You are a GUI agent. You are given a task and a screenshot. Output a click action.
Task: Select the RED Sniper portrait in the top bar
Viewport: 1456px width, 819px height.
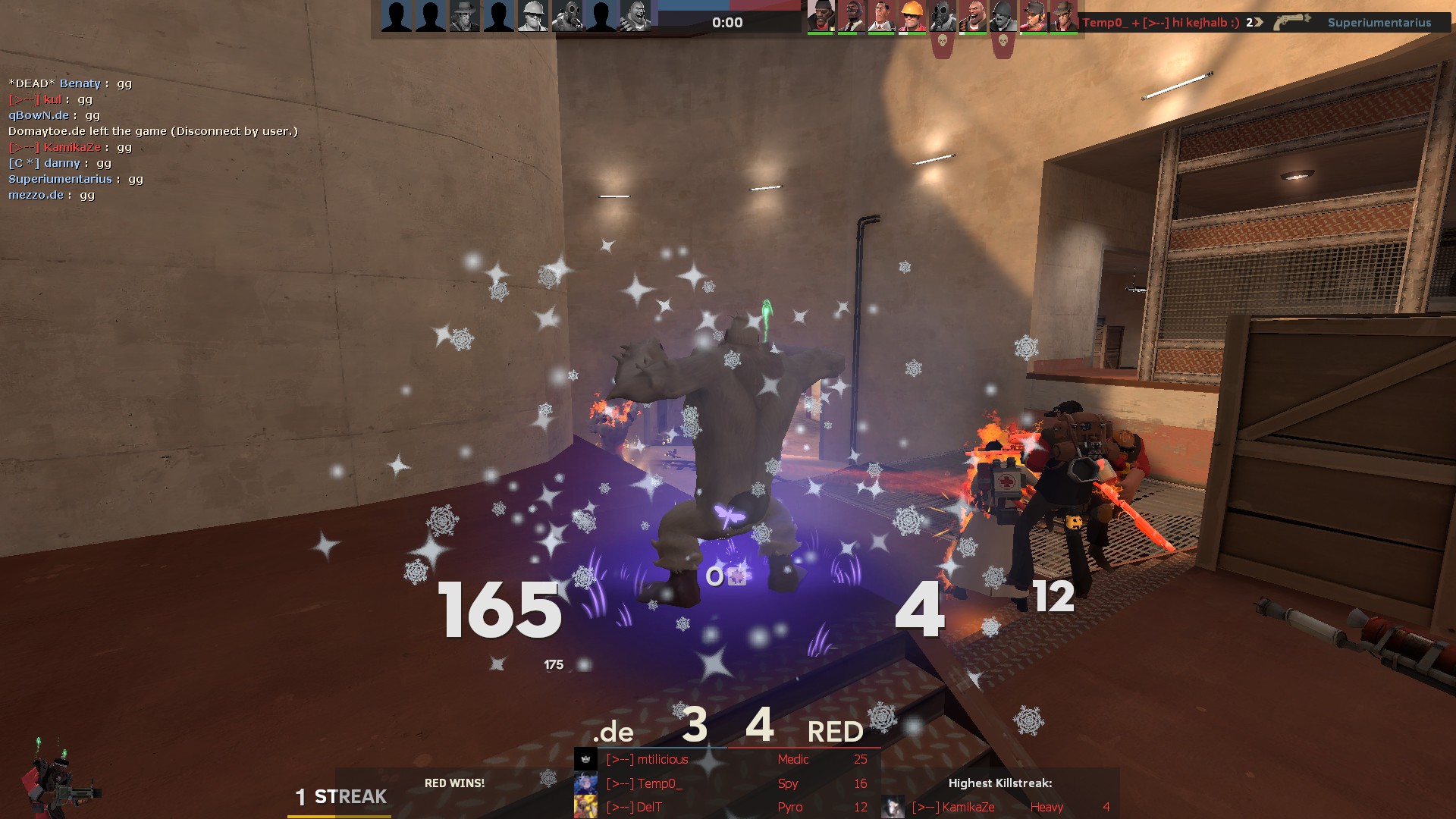pyautogui.click(x=1063, y=17)
